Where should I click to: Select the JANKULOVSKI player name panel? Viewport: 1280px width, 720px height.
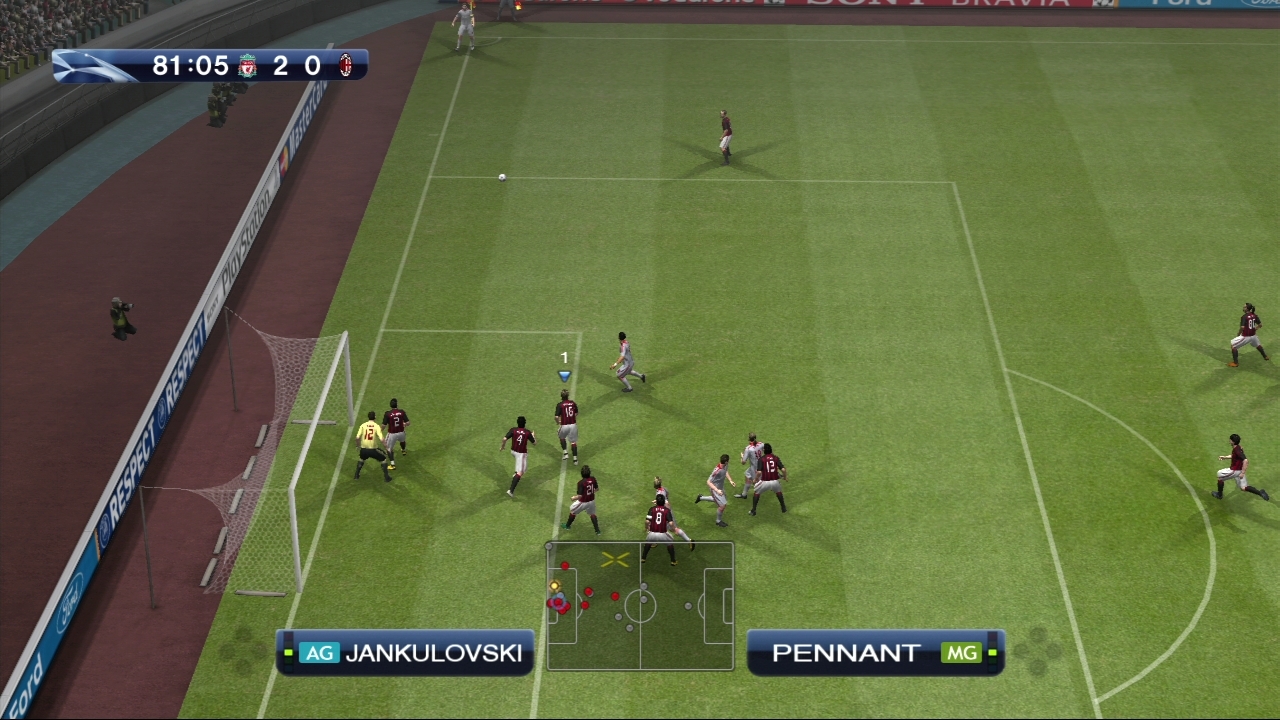405,653
